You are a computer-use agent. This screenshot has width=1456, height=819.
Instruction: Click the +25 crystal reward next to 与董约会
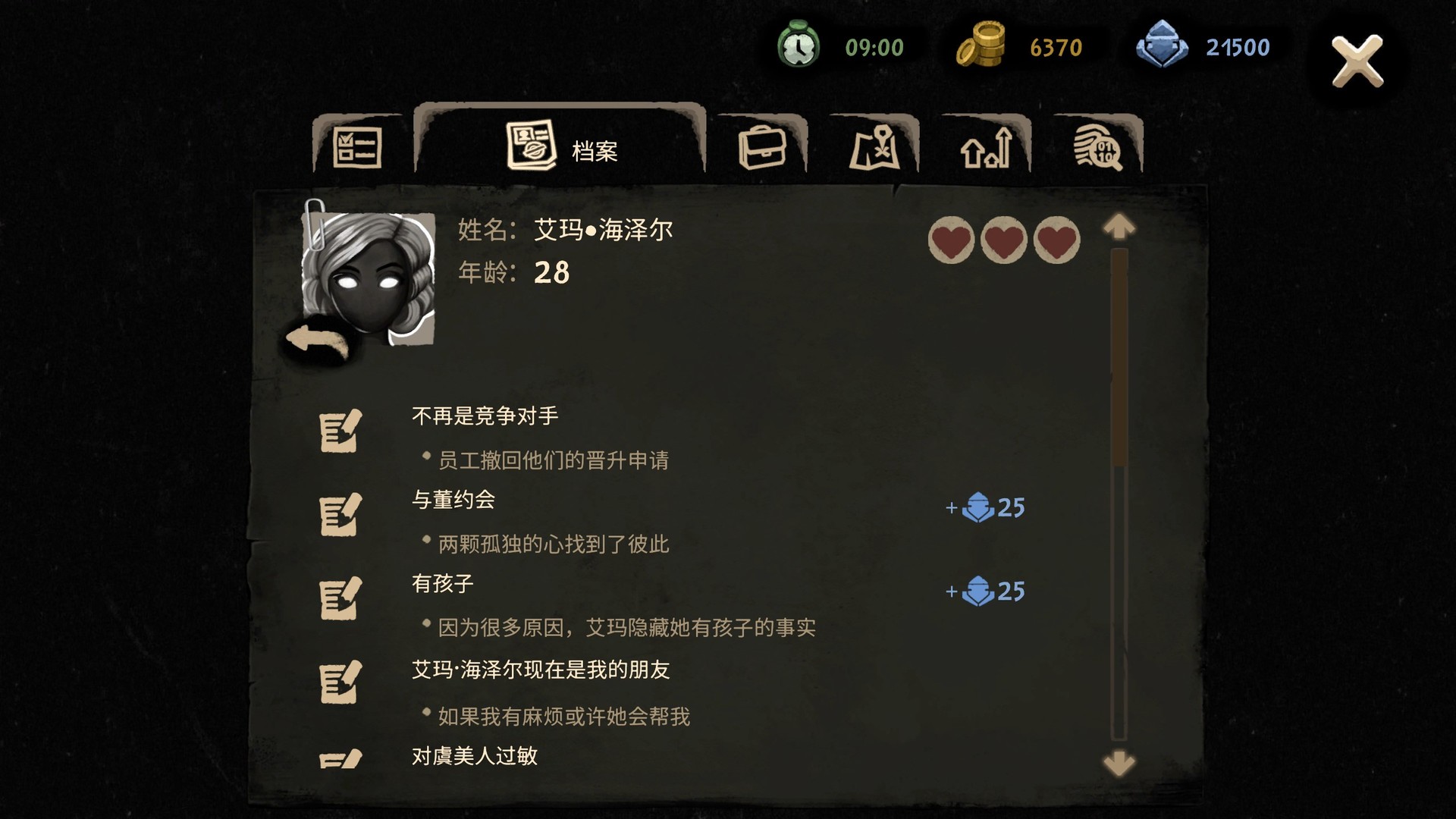[x=986, y=509]
